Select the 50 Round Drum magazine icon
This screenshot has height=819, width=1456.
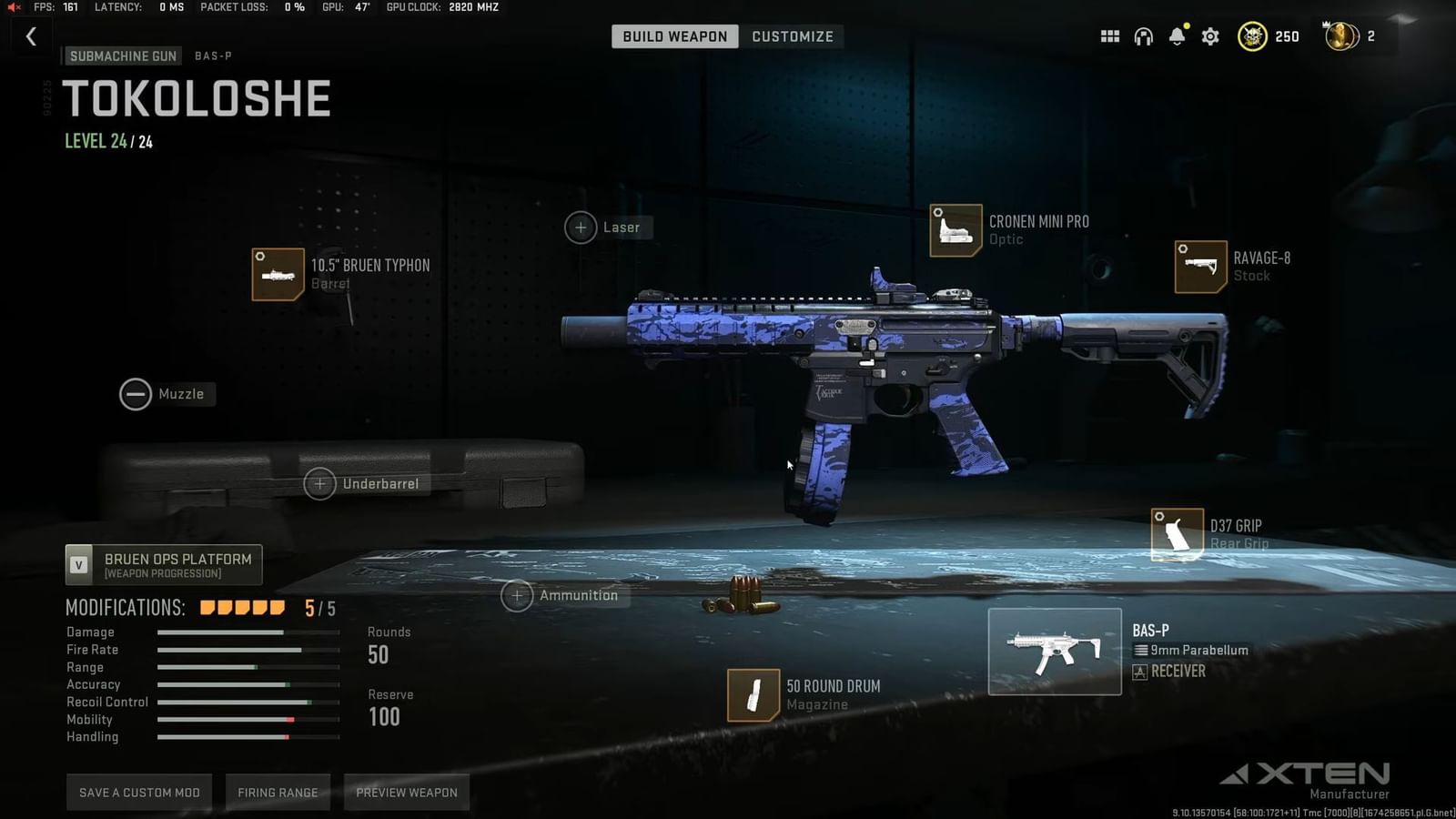pos(752,694)
